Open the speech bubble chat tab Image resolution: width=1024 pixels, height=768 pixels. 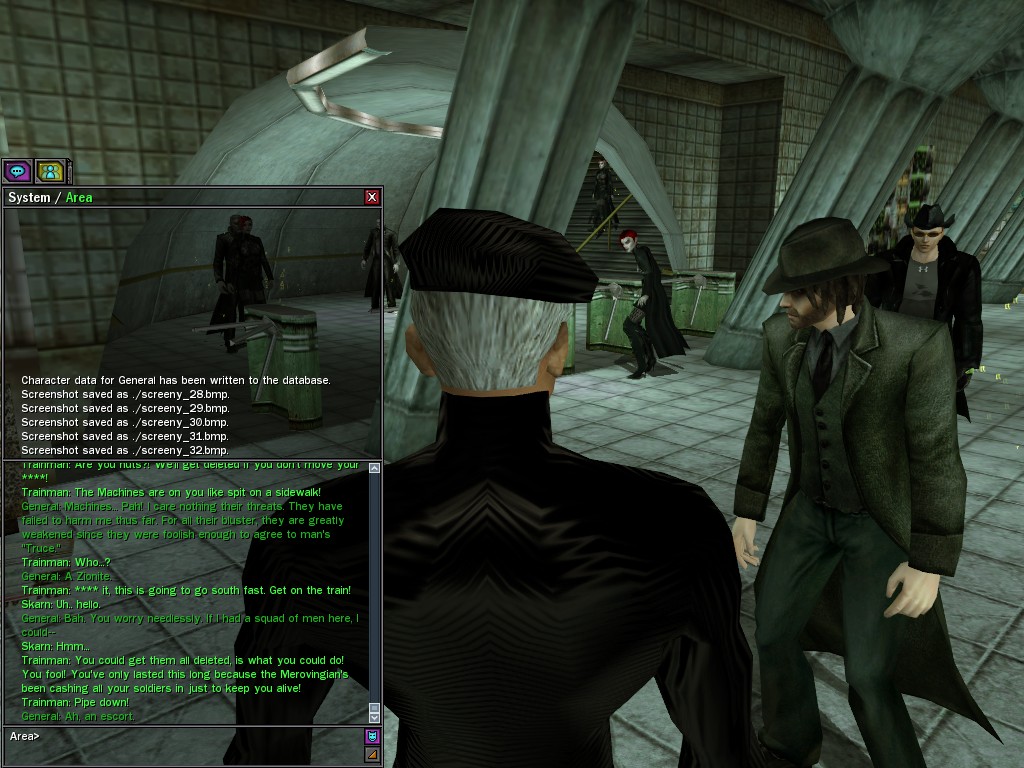point(17,171)
